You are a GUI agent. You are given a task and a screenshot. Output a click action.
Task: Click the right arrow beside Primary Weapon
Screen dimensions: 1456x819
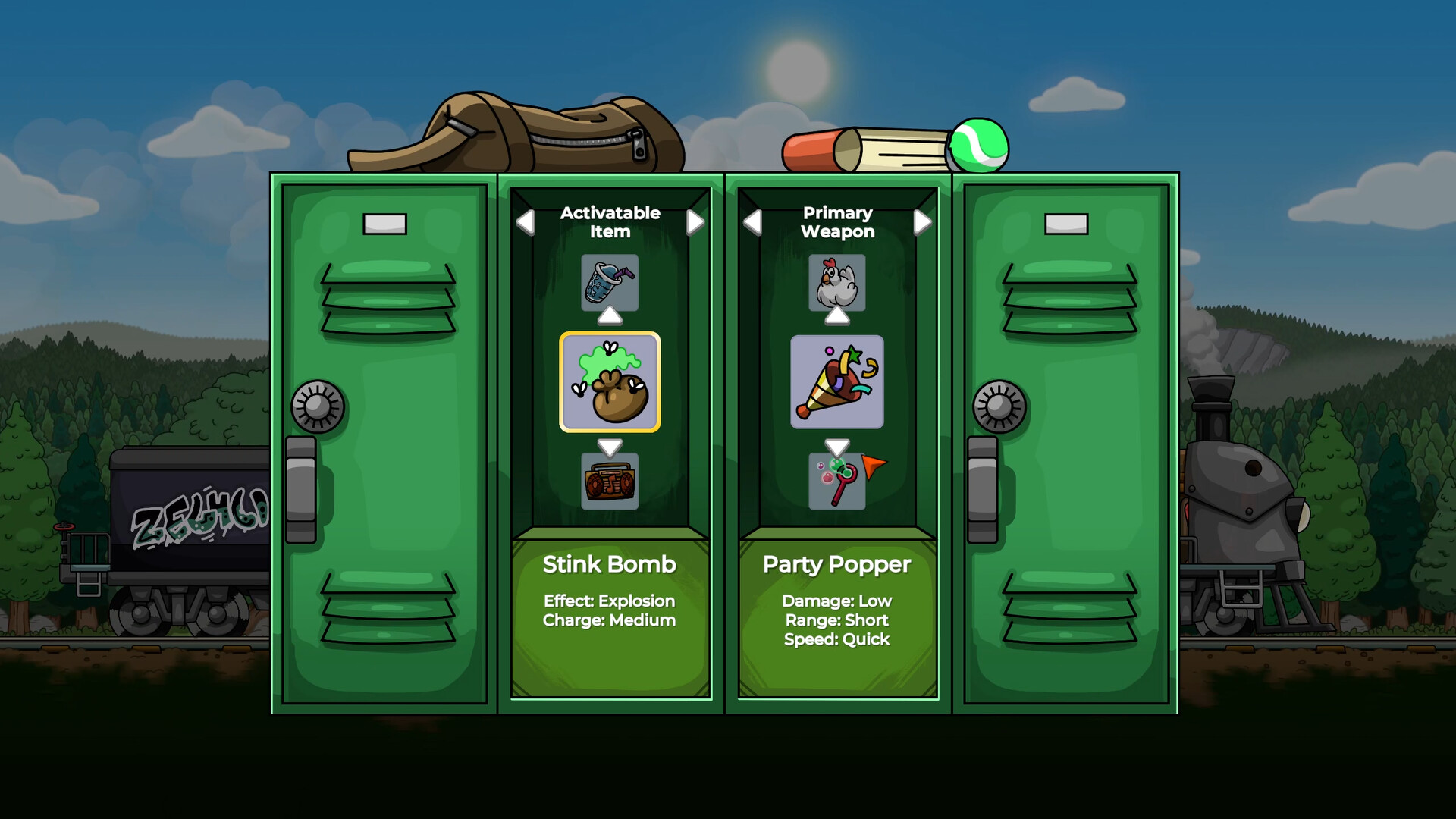[x=922, y=221]
